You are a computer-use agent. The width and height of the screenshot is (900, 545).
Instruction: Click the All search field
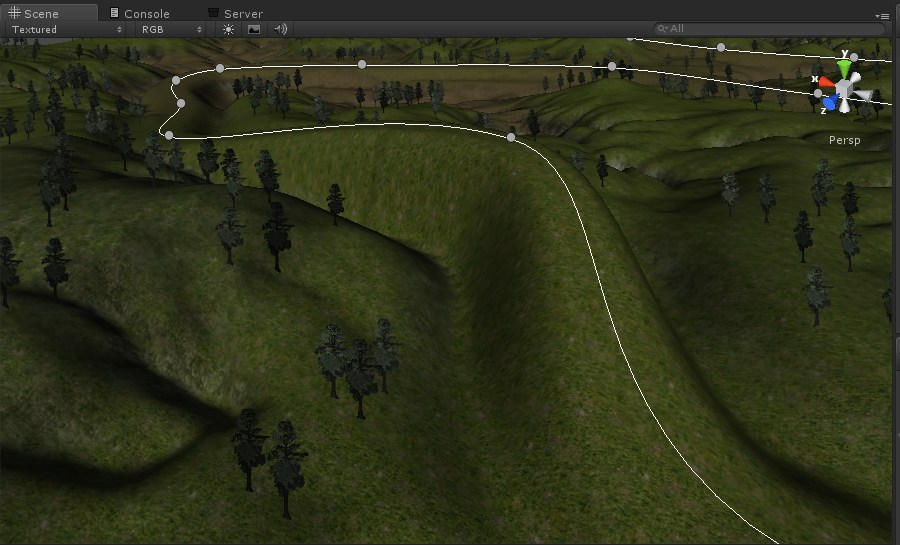(770, 29)
